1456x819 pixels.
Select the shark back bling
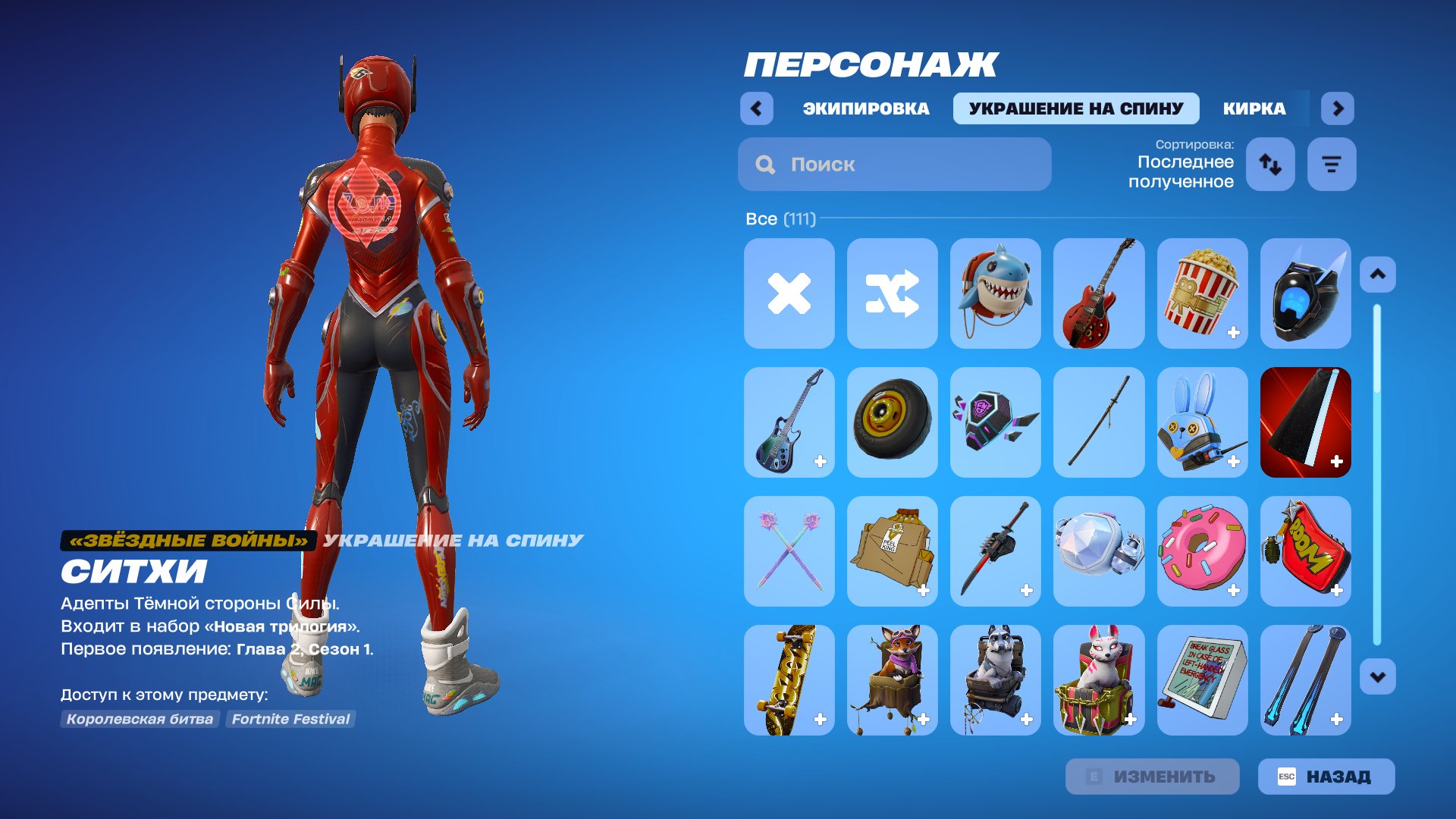click(x=996, y=293)
